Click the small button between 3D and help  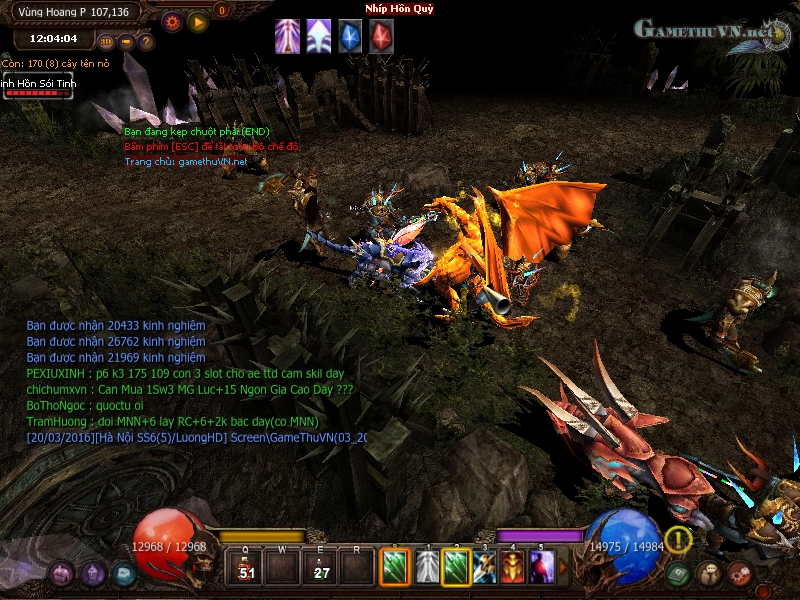click(126, 42)
